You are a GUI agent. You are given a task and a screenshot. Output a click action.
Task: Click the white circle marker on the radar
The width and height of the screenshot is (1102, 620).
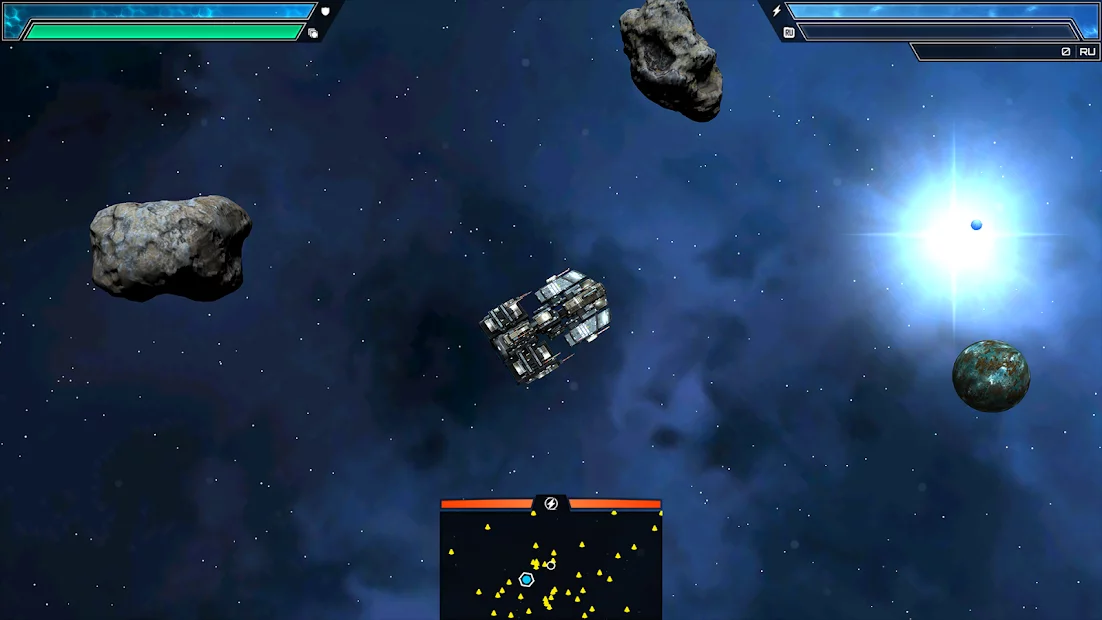(551, 565)
